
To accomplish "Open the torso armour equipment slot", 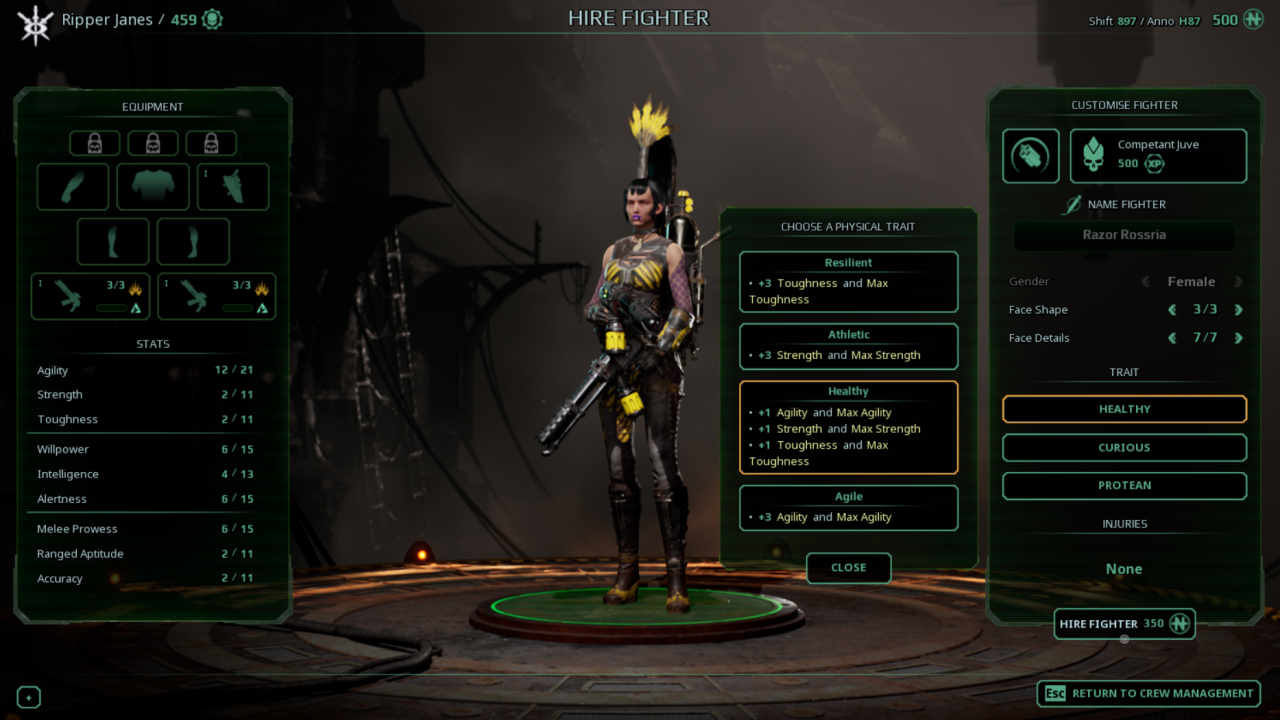I will click(153, 187).
